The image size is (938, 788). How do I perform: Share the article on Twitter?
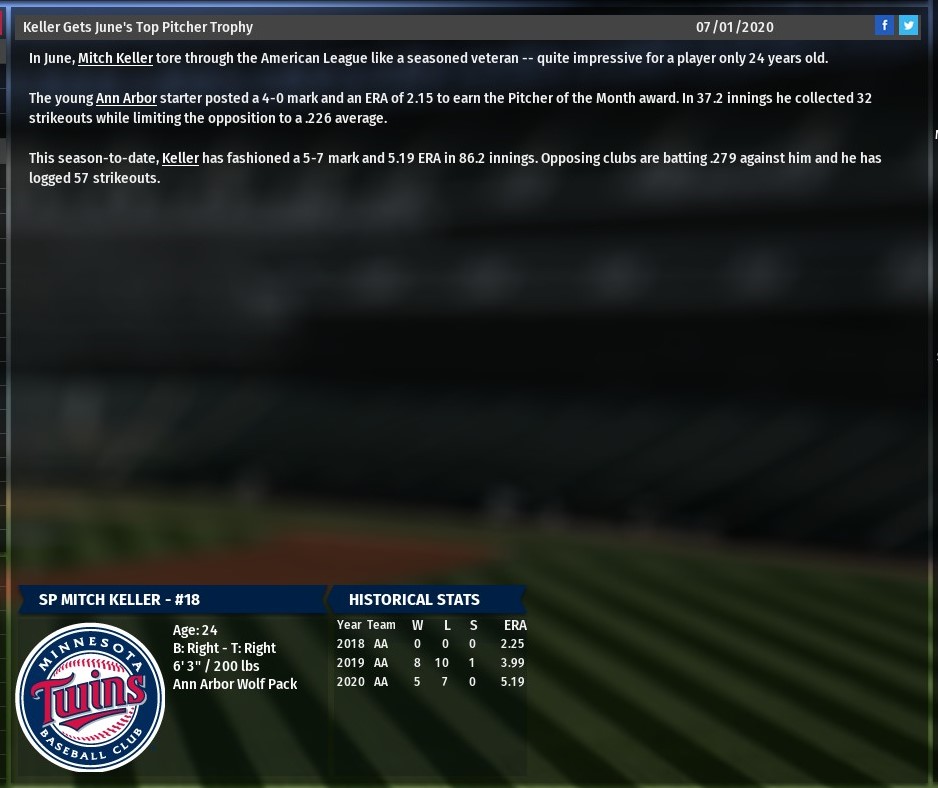pyautogui.click(x=908, y=26)
